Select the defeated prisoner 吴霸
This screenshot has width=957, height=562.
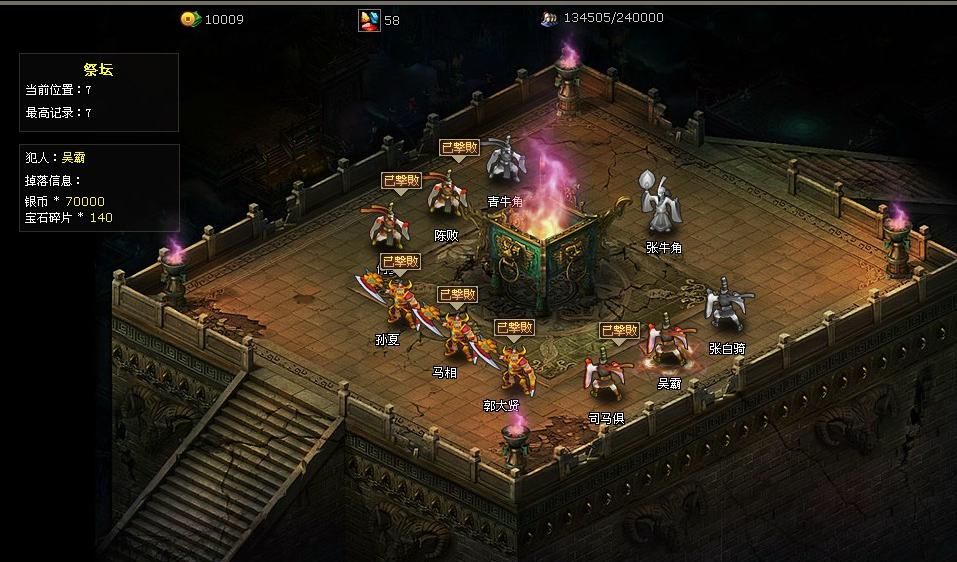pos(666,348)
